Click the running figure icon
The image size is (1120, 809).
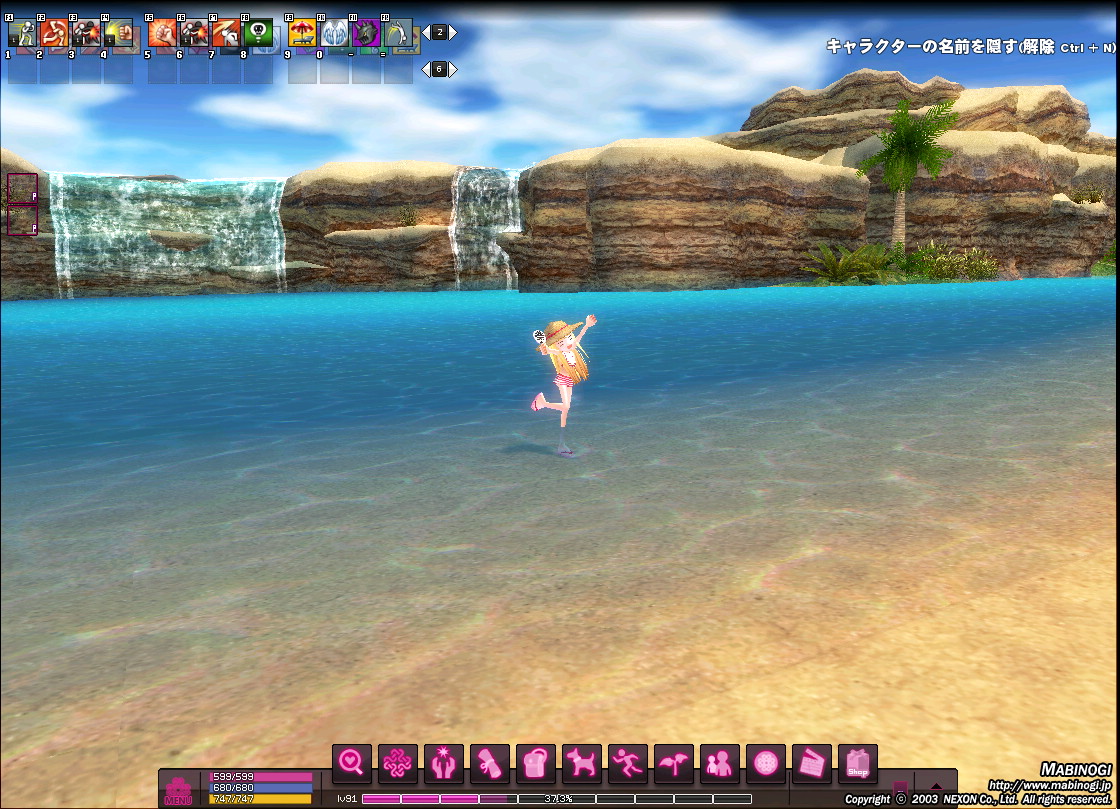(x=628, y=764)
